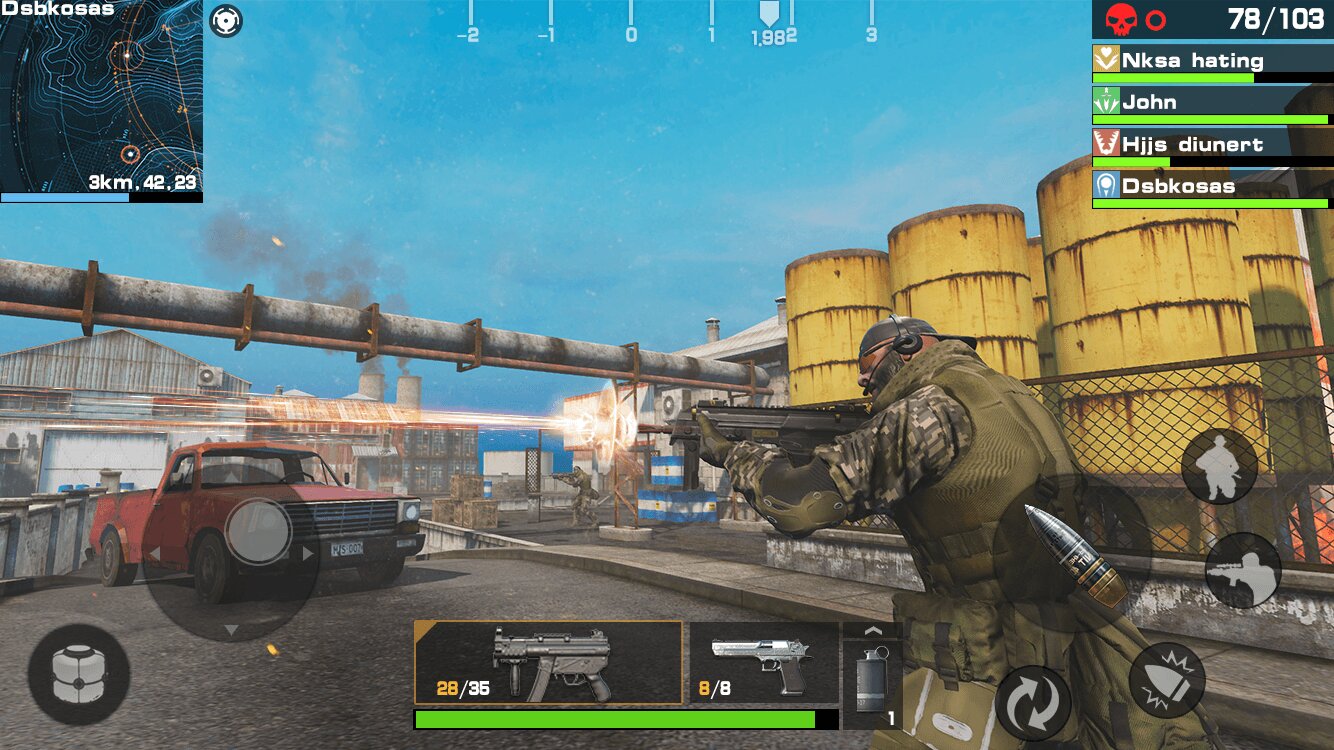
Task: Select teammate Hjjs diunert in squad list
Action: tap(1212, 146)
